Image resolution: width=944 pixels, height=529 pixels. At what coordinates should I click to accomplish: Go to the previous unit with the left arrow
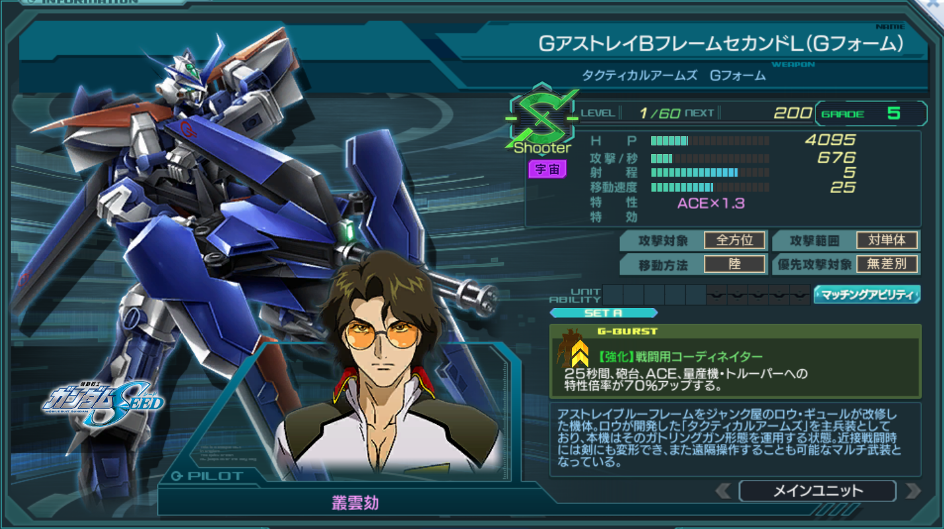tap(723, 491)
